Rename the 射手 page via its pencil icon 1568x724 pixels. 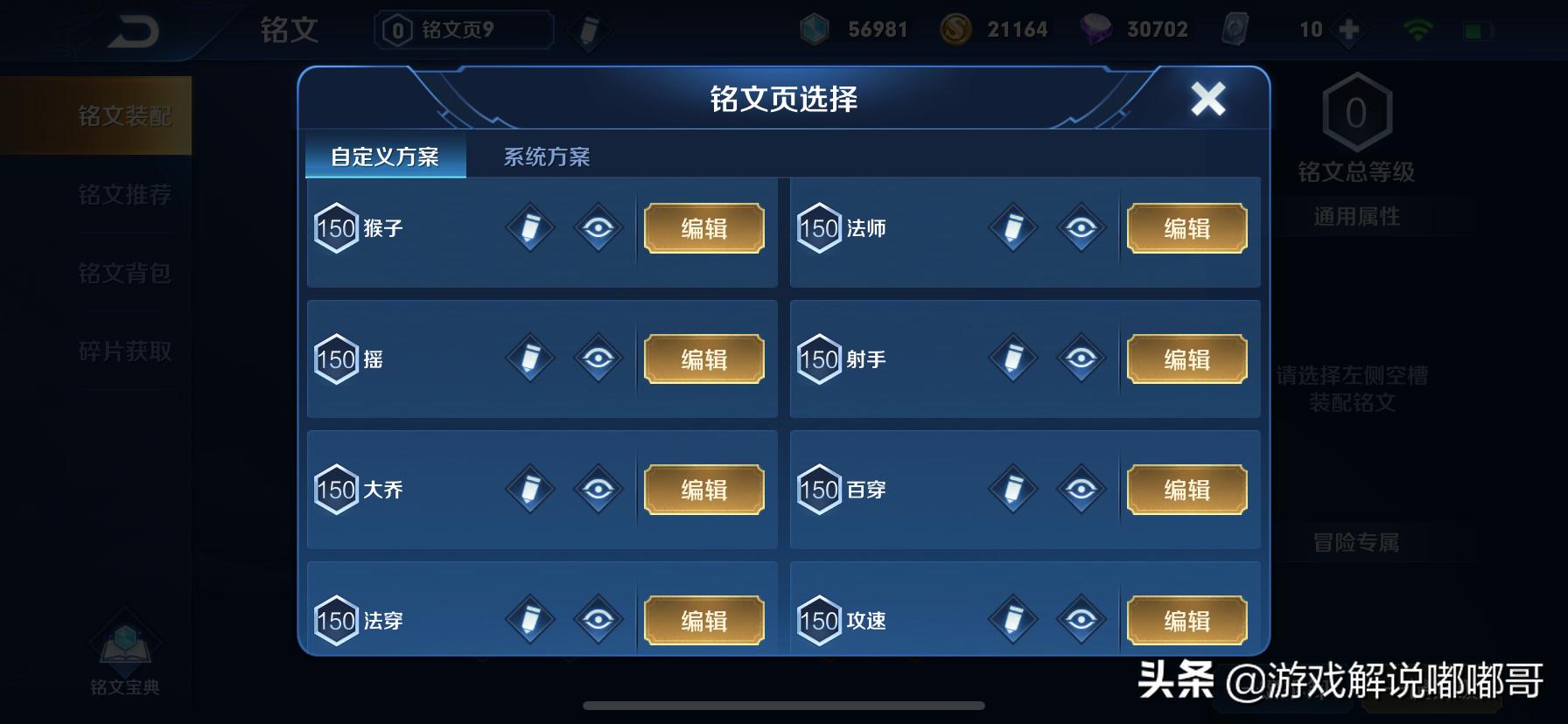(x=1011, y=359)
